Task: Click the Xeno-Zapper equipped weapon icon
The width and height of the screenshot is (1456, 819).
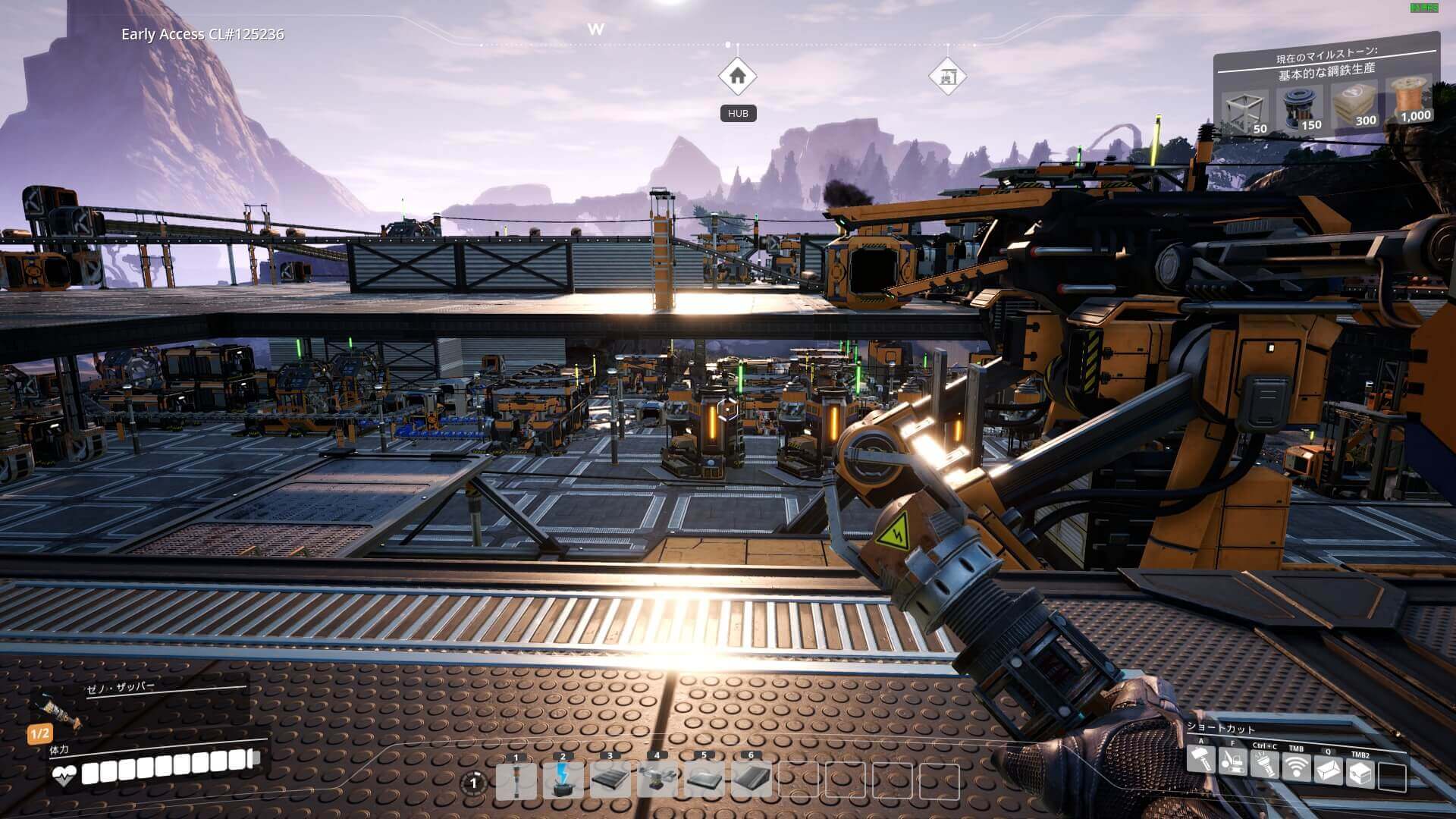Action: pyautogui.click(x=56, y=711)
